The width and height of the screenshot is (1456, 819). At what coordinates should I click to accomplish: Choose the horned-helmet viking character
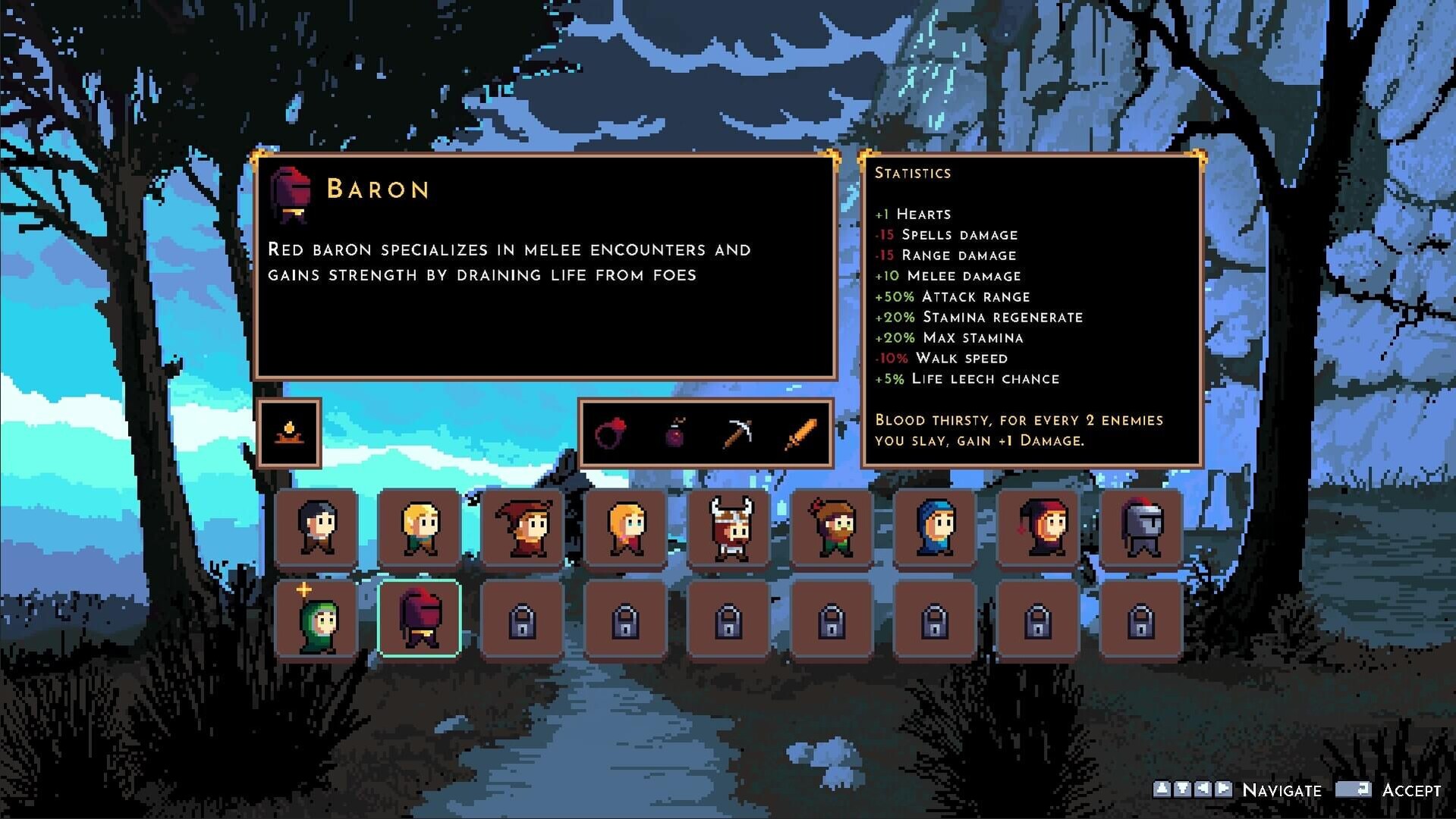coord(729,527)
